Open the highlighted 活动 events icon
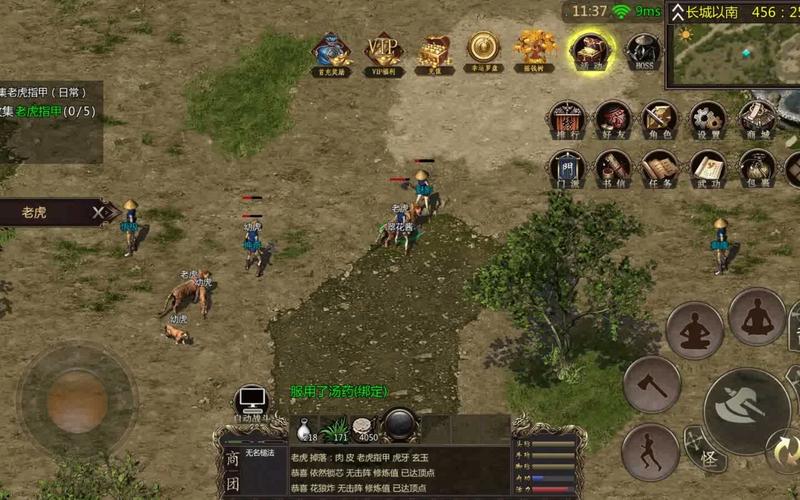Viewport: 800px width, 500px height. click(x=590, y=50)
